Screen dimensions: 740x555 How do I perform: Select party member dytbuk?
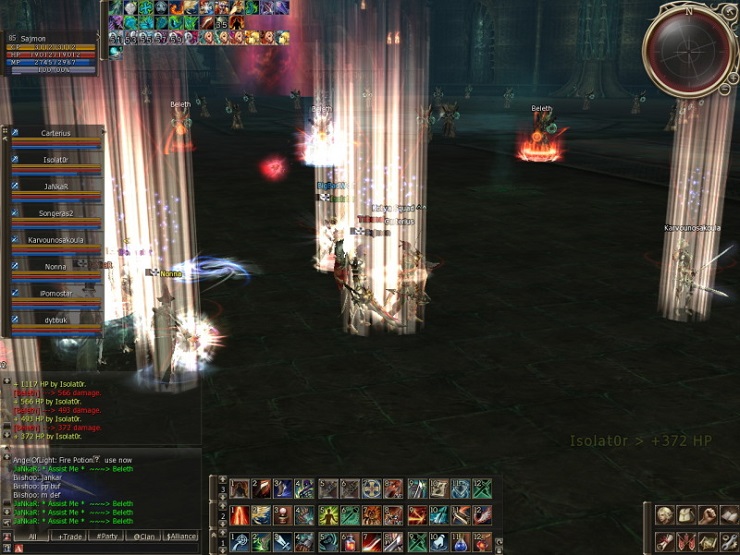[x=56, y=320]
